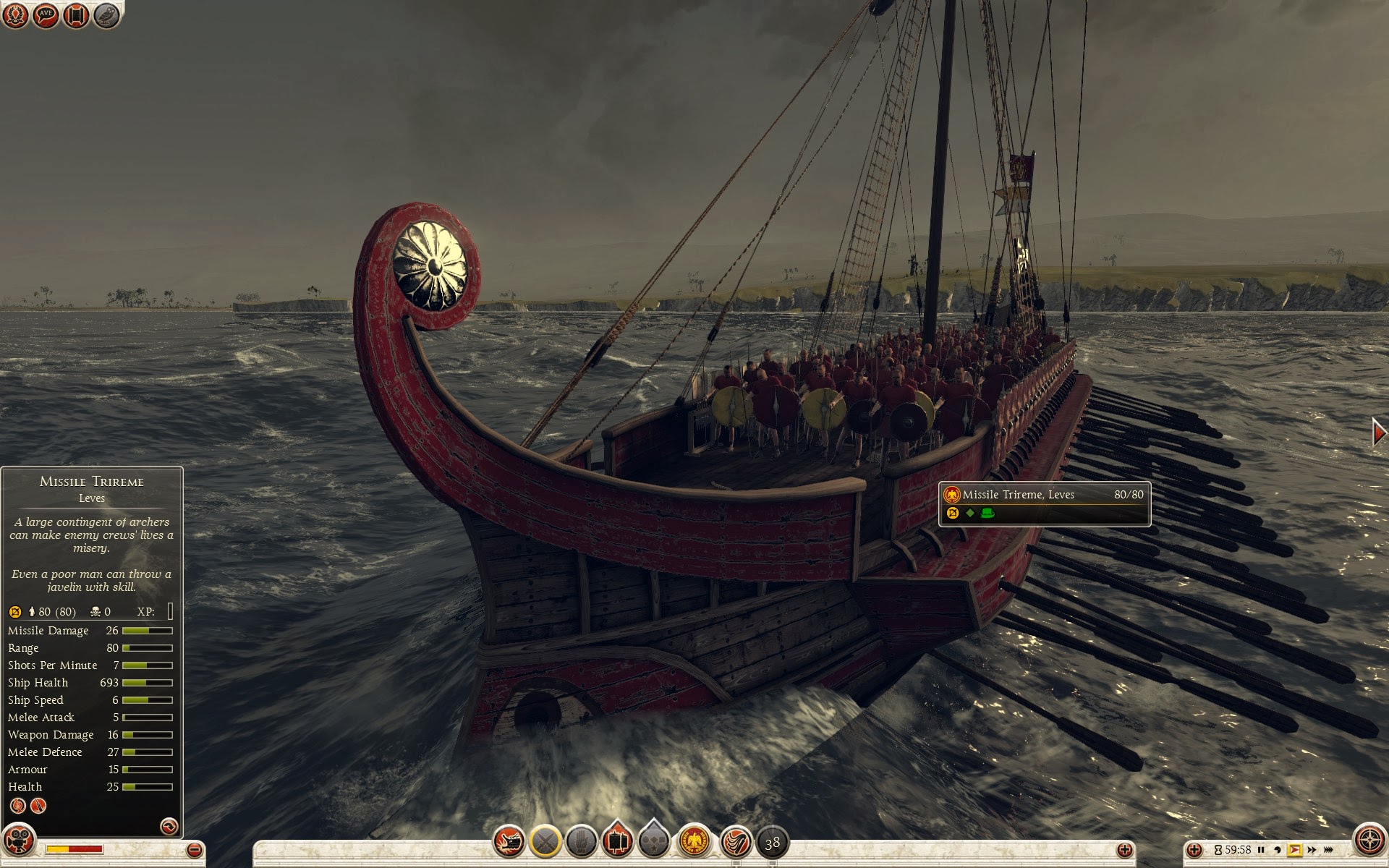Open the laurel wreath menu icon

tap(15, 14)
